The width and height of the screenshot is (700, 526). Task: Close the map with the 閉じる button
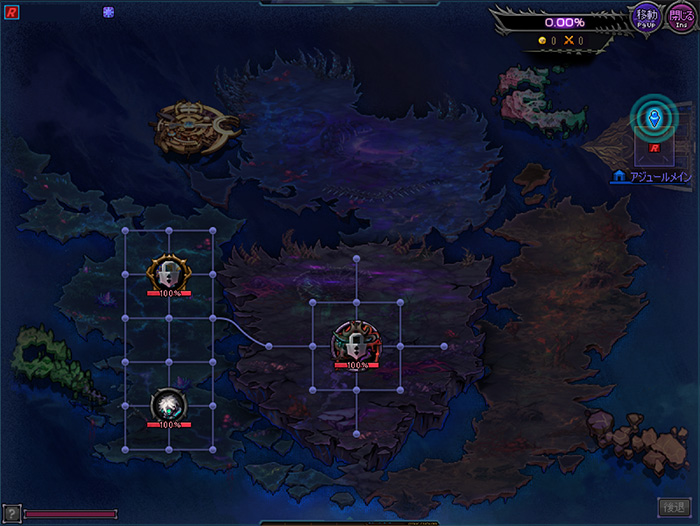(x=680, y=17)
